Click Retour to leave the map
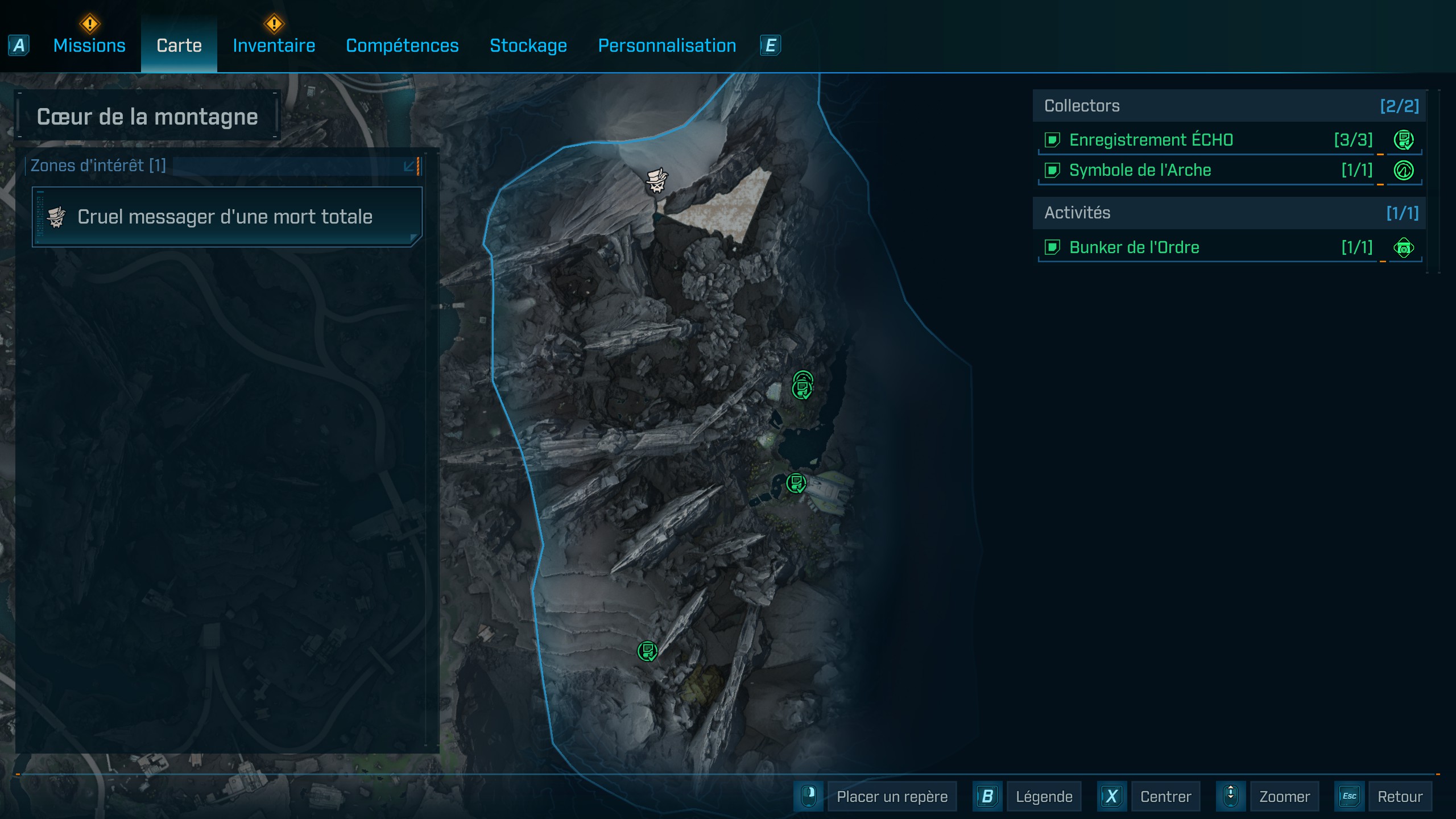 coord(1399,796)
